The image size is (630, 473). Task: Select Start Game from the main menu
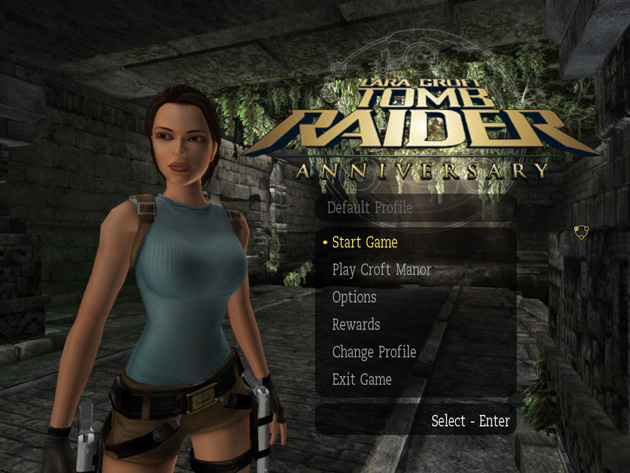pyautogui.click(x=365, y=243)
